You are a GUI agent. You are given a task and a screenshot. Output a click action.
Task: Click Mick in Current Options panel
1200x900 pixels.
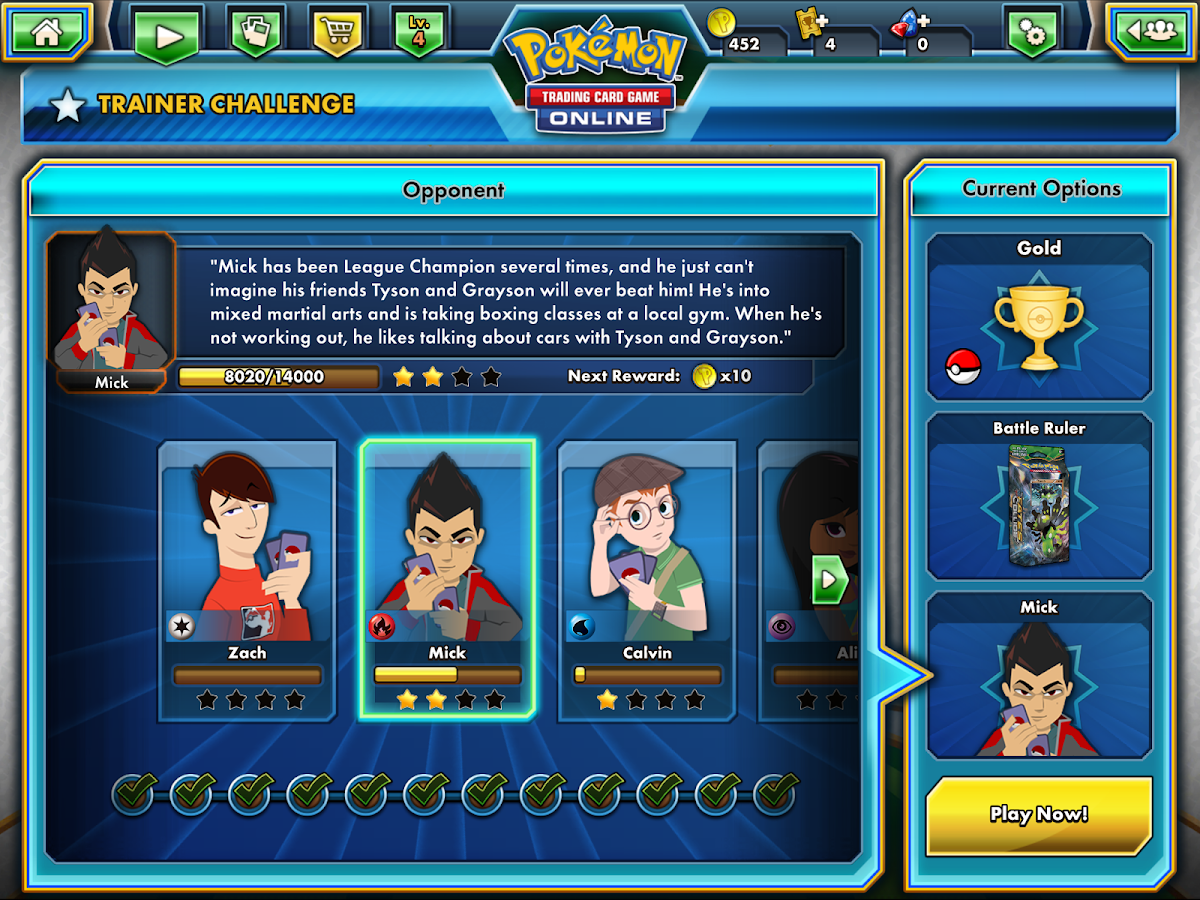click(x=1039, y=675)
